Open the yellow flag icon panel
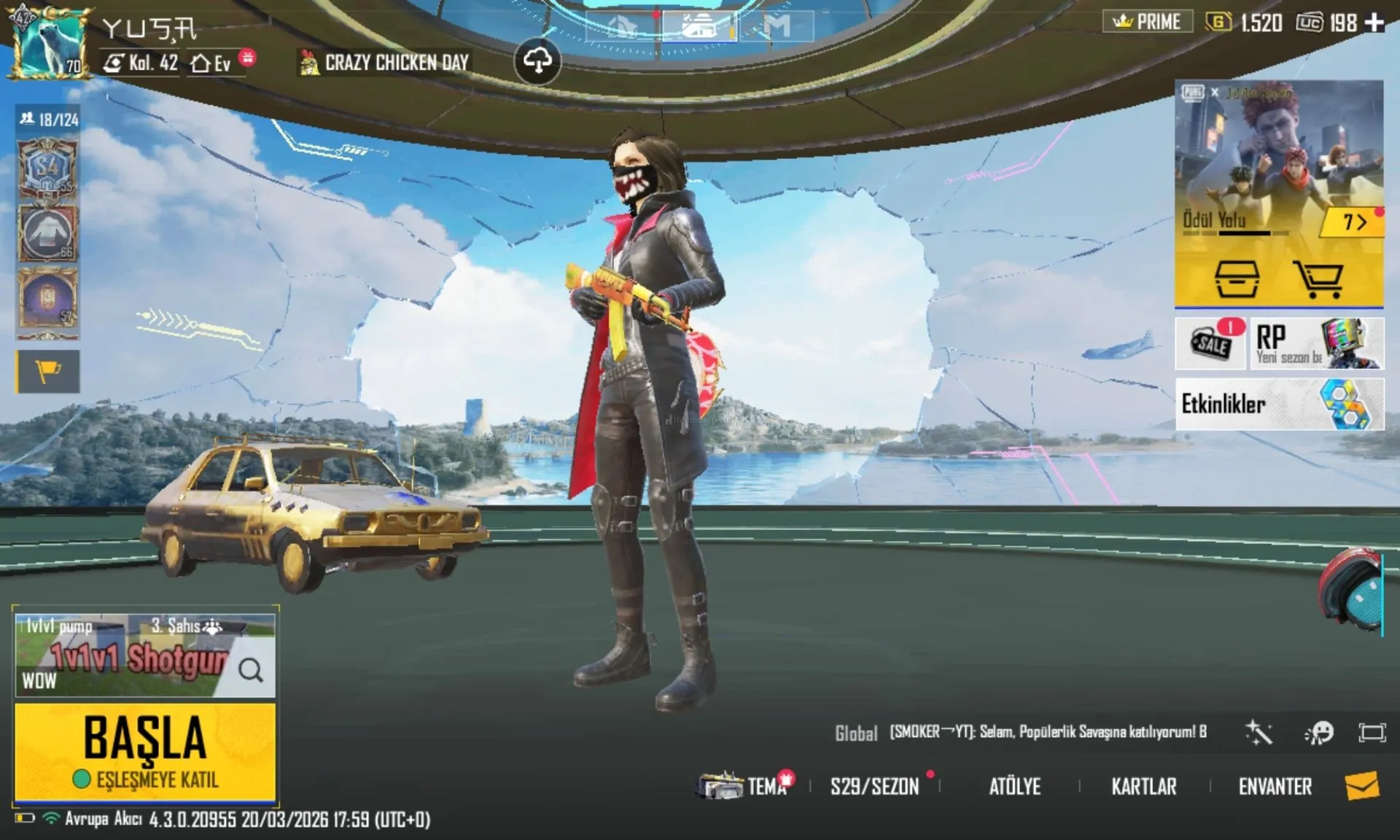Viewport: 1400px width, 840px height. coord(48,372)
